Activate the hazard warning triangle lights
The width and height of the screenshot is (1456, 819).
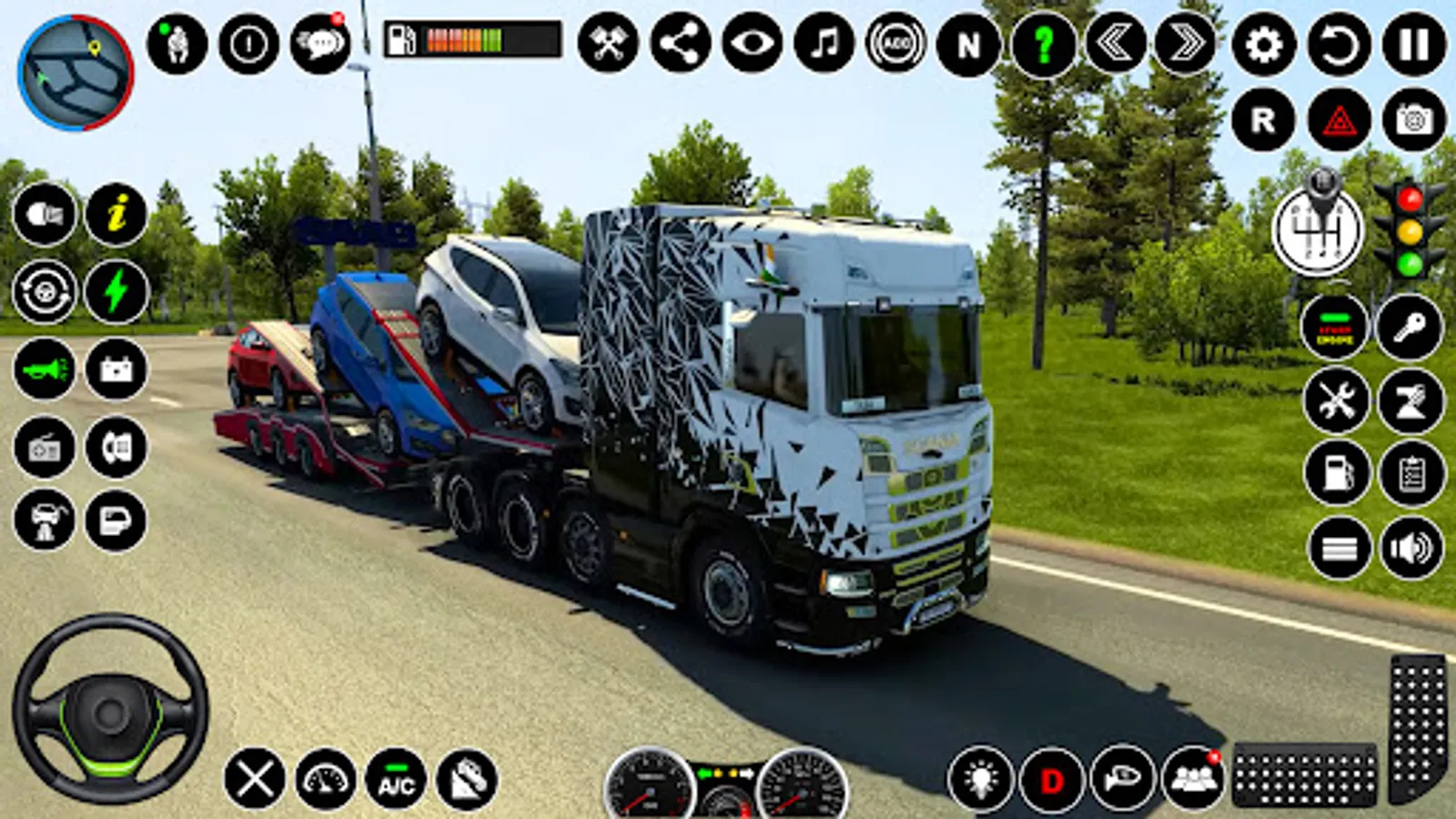1340,120
